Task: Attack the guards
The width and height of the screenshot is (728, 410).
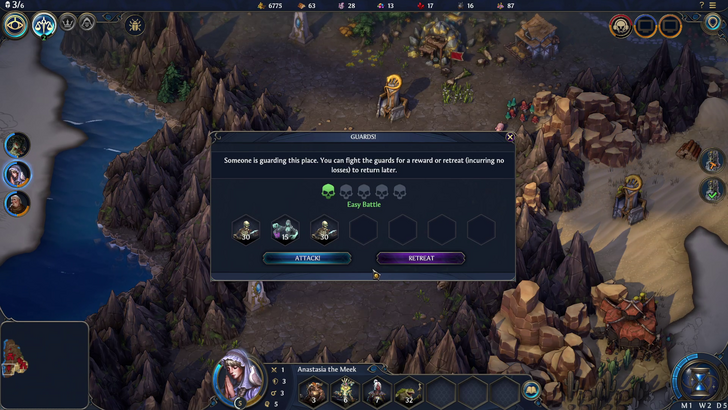Action: point(307,258)
